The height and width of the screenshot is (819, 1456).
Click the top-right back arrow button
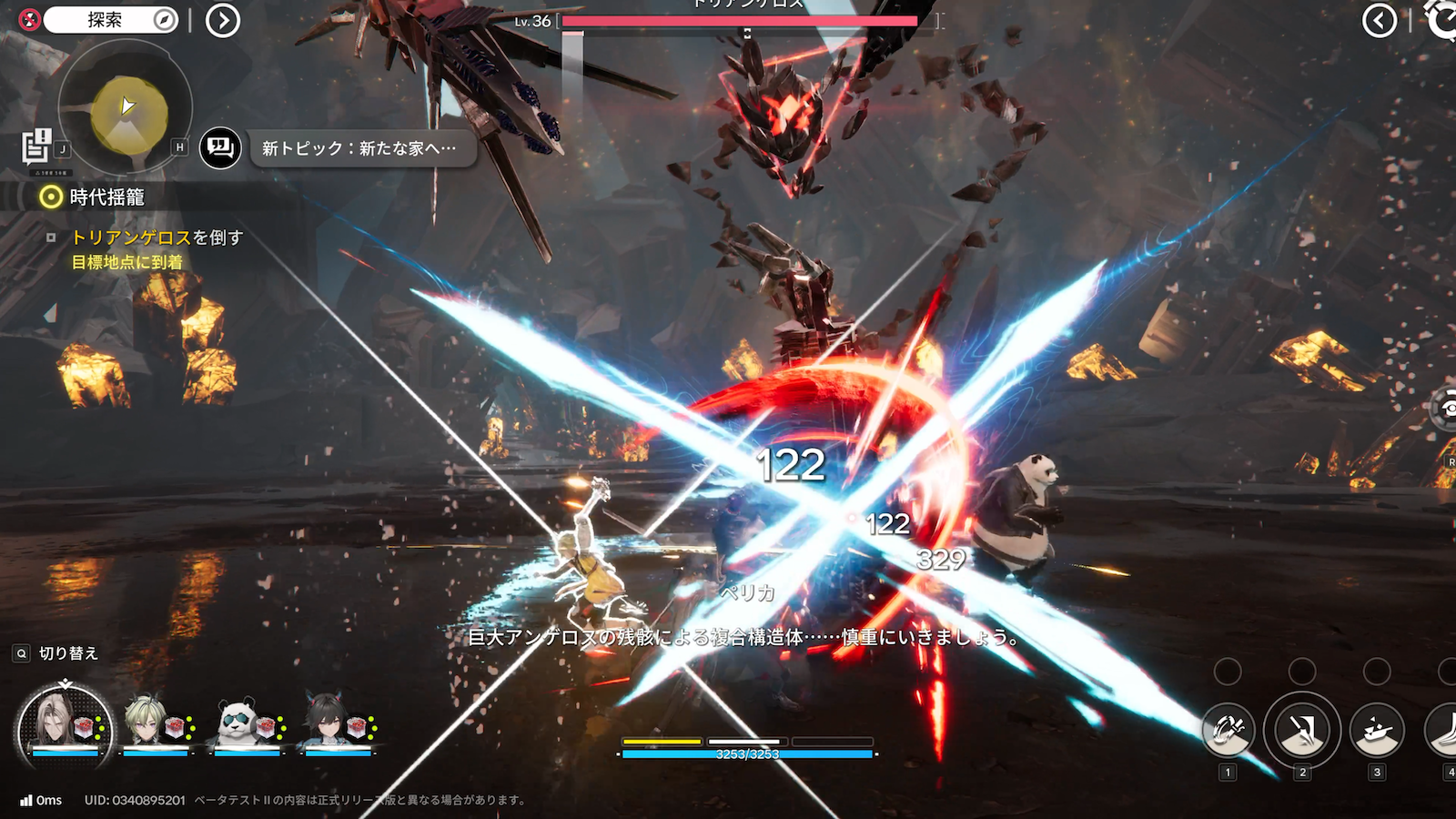[1380, 20]
